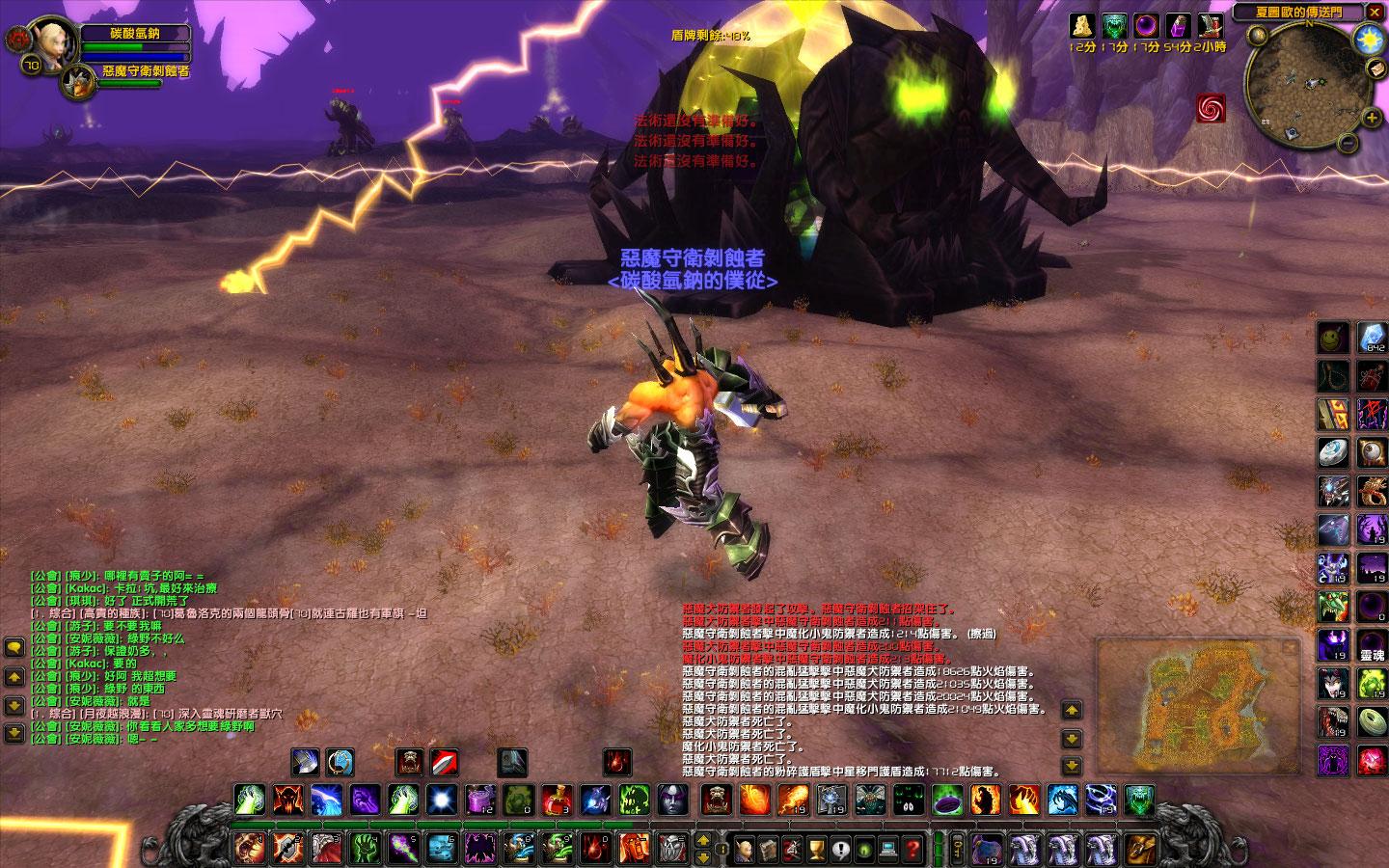Click the cheese food buff icon
This screenshot has width=1389, height=868.
tap(1083, 26)
